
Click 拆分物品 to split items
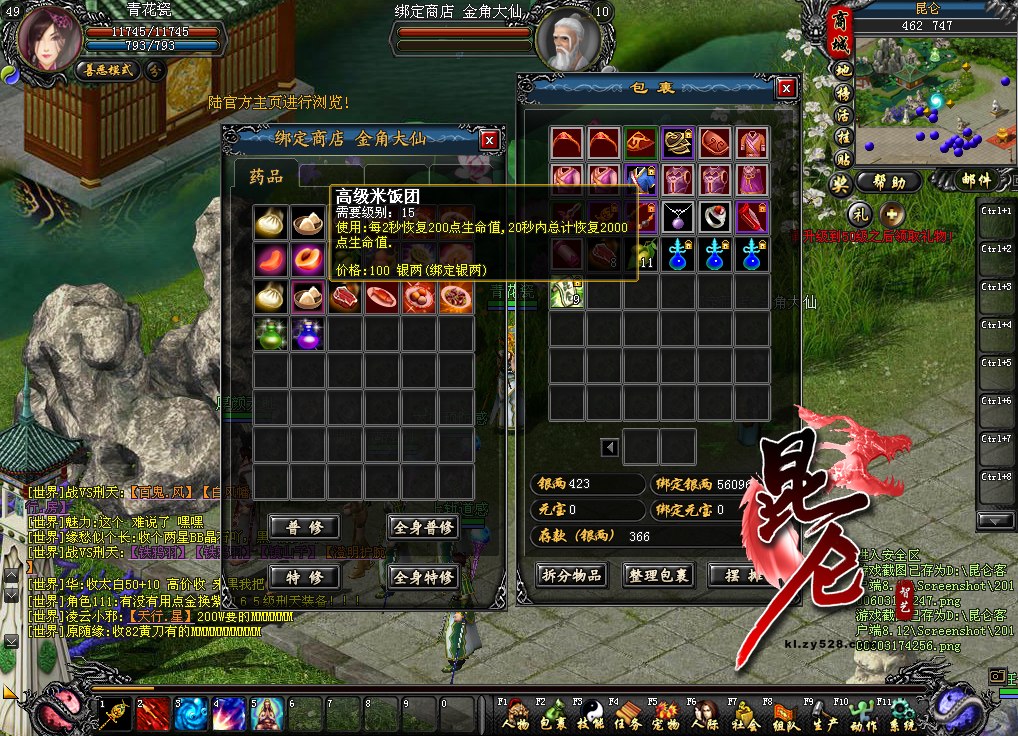[572, 575]
